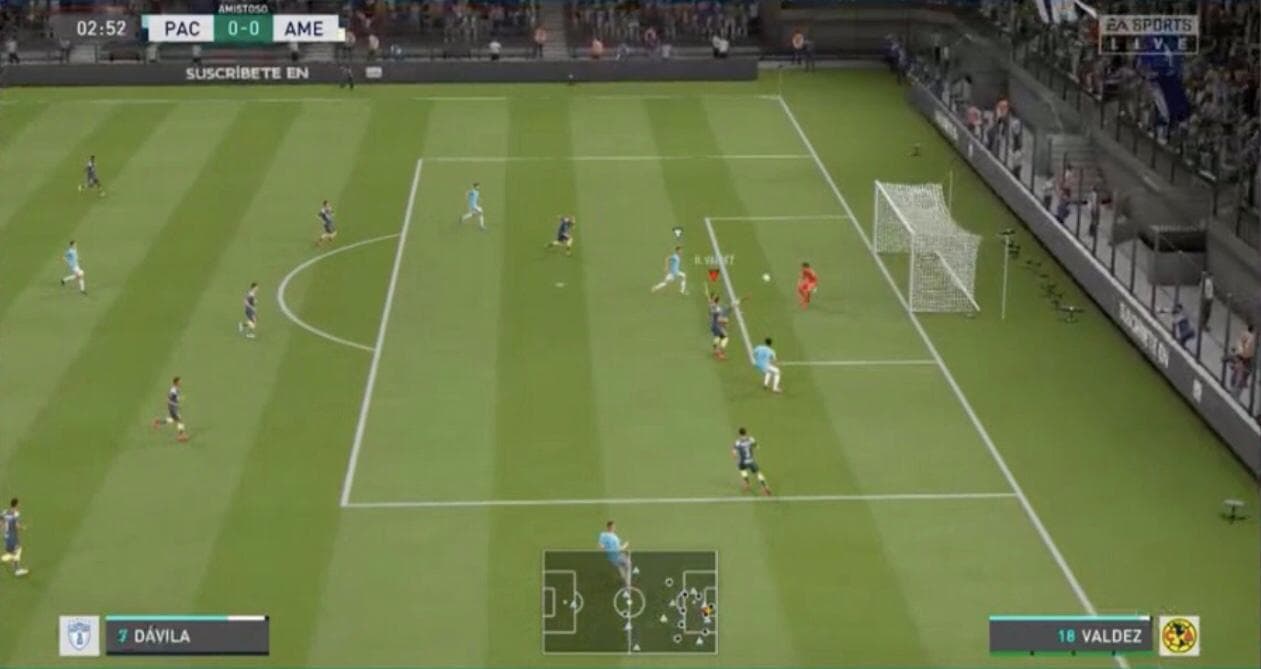Select the Club América crest beside Valdez
The image size is (1261, 669).
coord(1179,636)
